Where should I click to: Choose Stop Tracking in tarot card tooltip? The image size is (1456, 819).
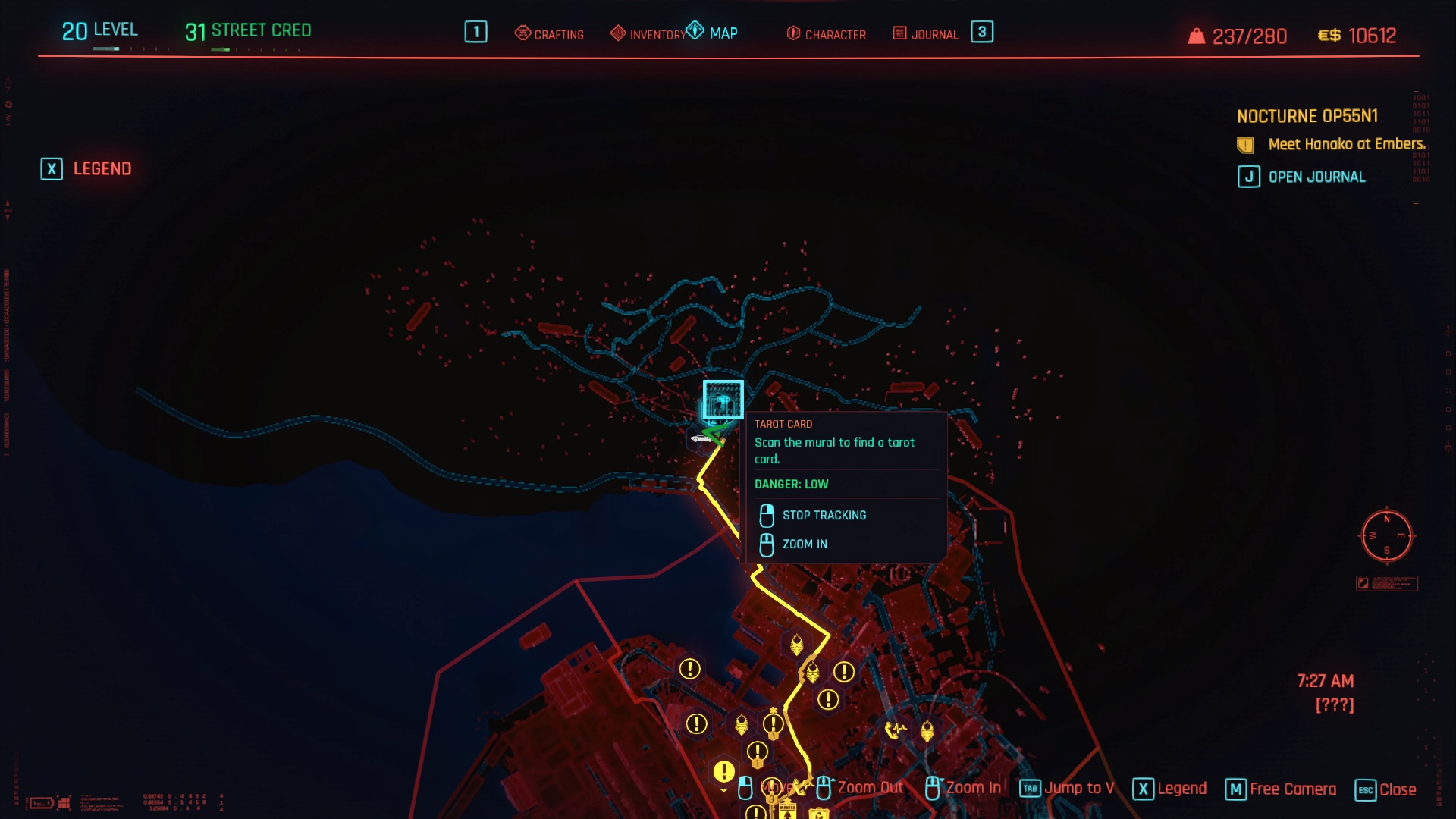pos(824,516)
